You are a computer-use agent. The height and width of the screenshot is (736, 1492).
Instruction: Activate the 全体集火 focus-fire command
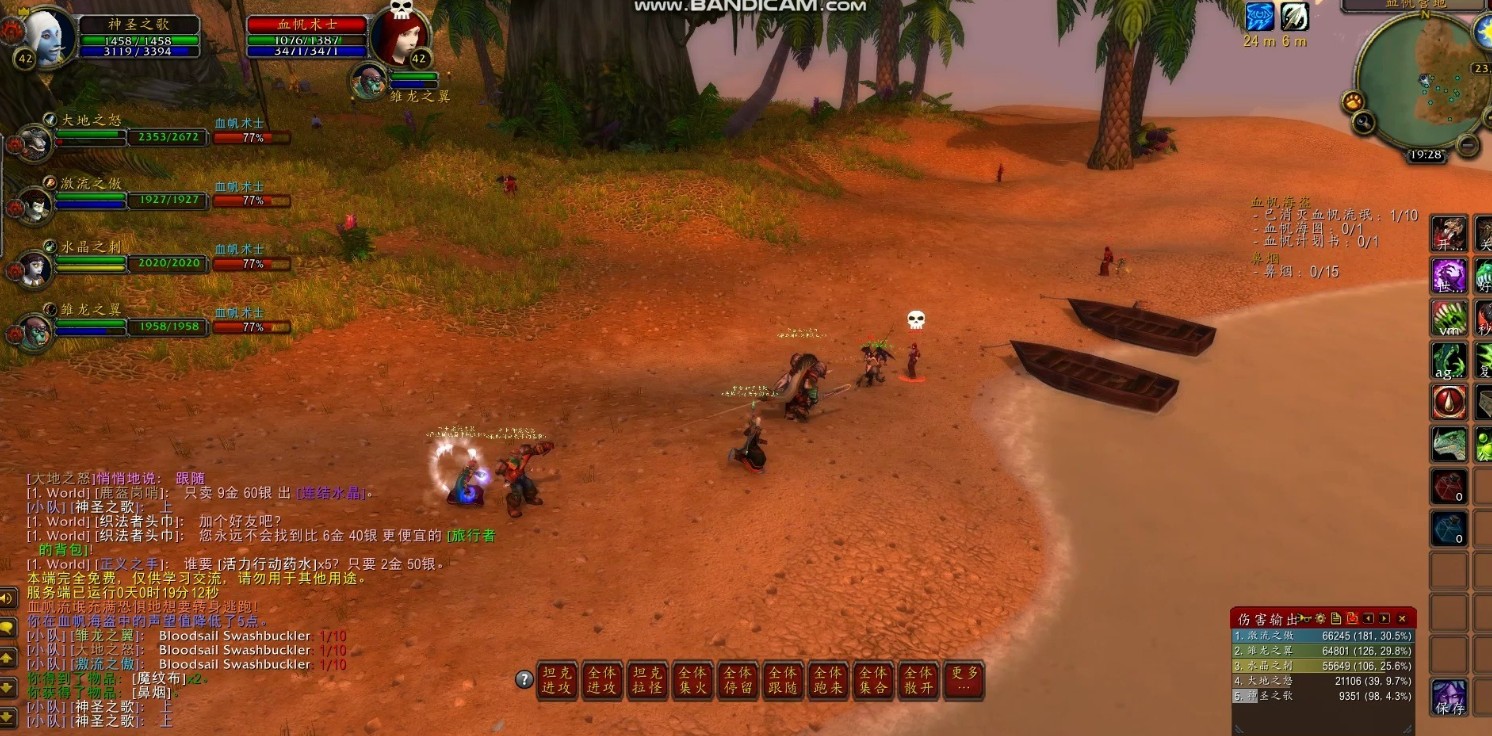[x=692, y=680]
